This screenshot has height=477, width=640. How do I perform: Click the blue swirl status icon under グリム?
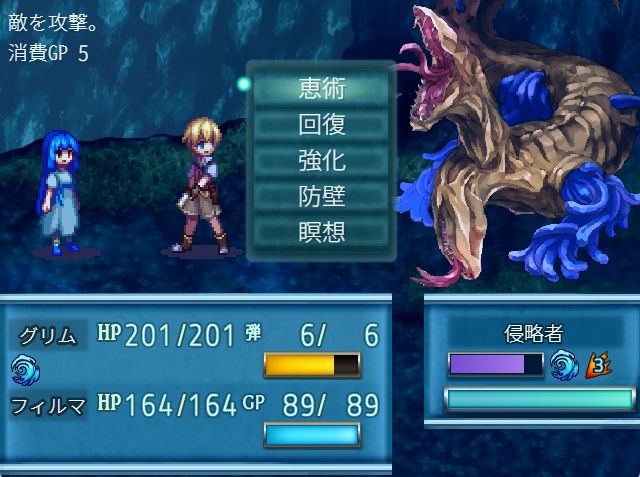click(x=22, y=370)
